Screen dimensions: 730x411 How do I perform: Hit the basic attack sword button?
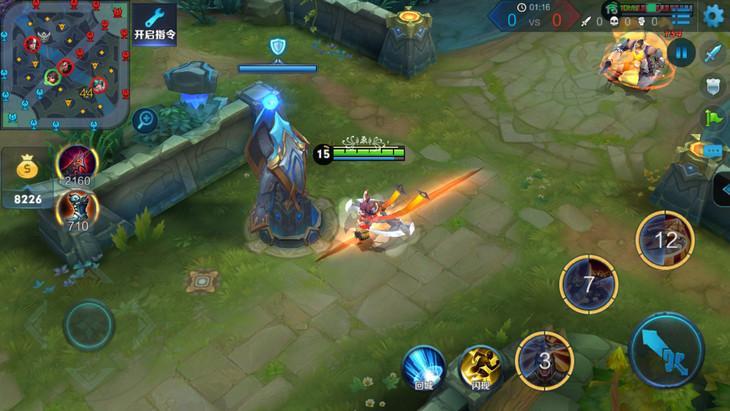click(x=667, y=350)
